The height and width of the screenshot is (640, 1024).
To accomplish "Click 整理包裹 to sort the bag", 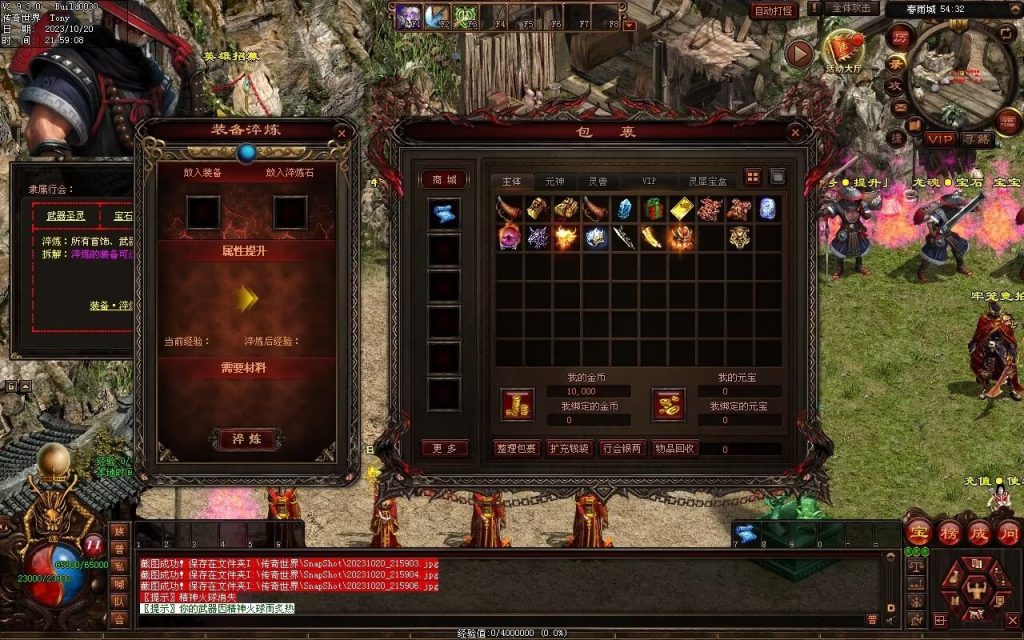I will (518, 448).
